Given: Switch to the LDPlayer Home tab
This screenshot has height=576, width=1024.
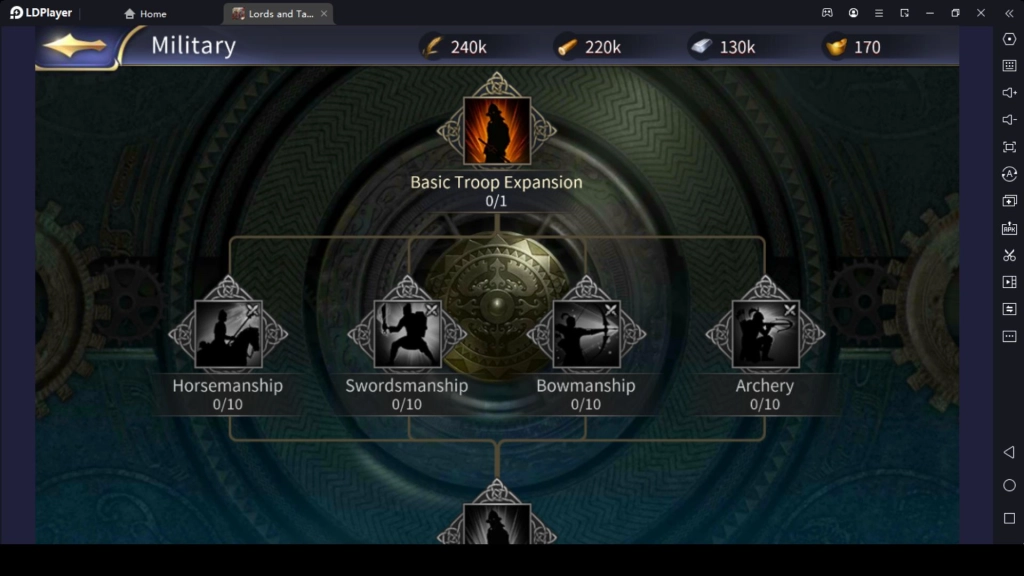Looking at the screenshot, I should pyautogui.click(x=145, y=14).
